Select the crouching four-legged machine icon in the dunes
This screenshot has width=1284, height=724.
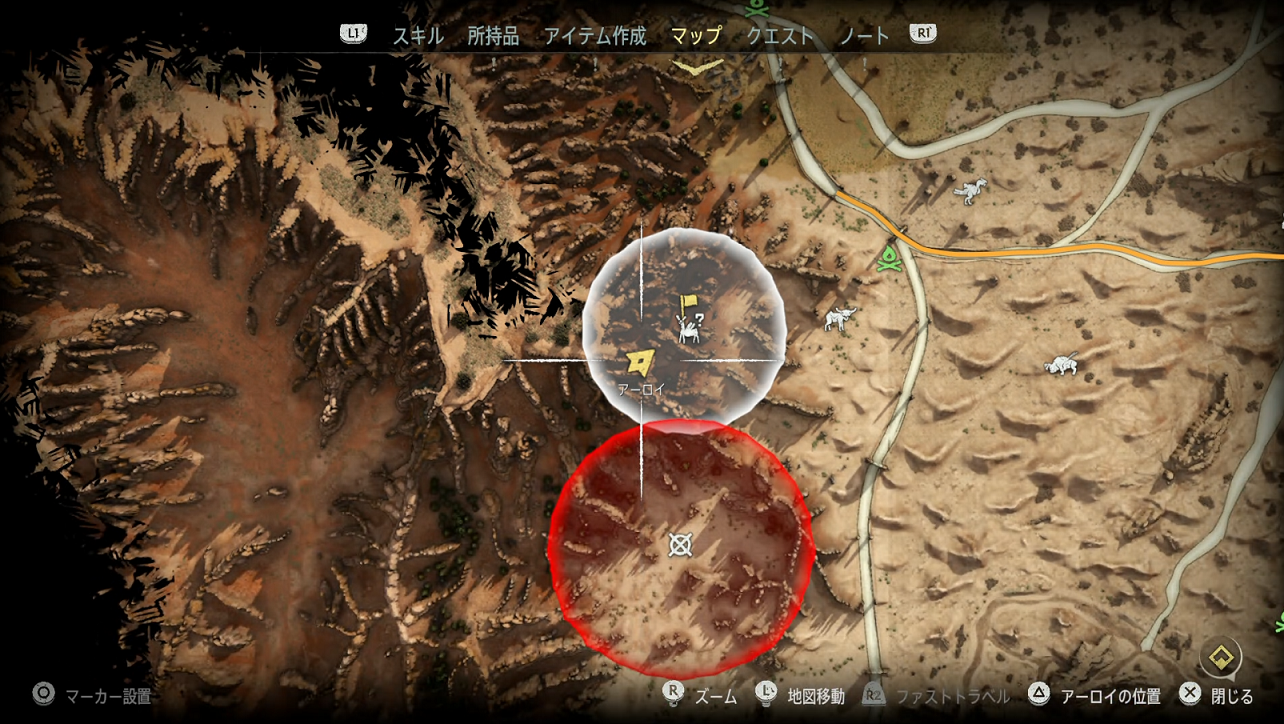click(1062, 364)
